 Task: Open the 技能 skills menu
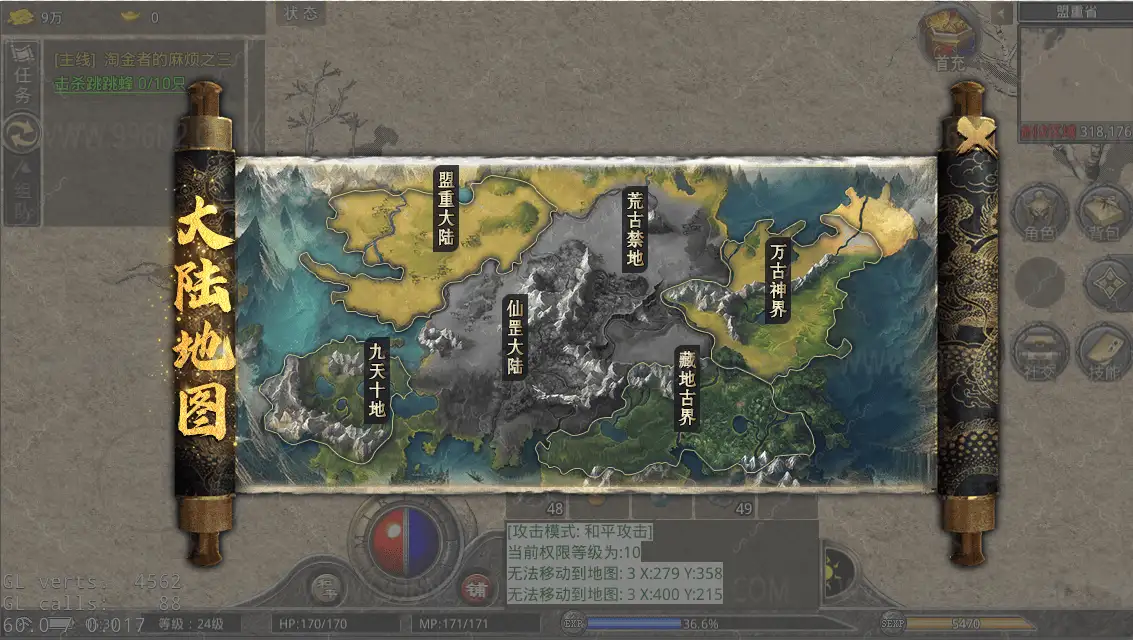pyautogui.click(x=1103, y=351)
